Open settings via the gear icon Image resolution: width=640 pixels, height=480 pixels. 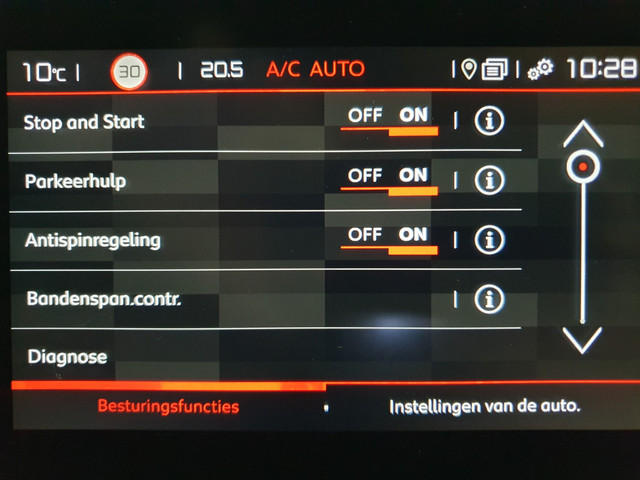pyautogui.click(x=541, y=70)
